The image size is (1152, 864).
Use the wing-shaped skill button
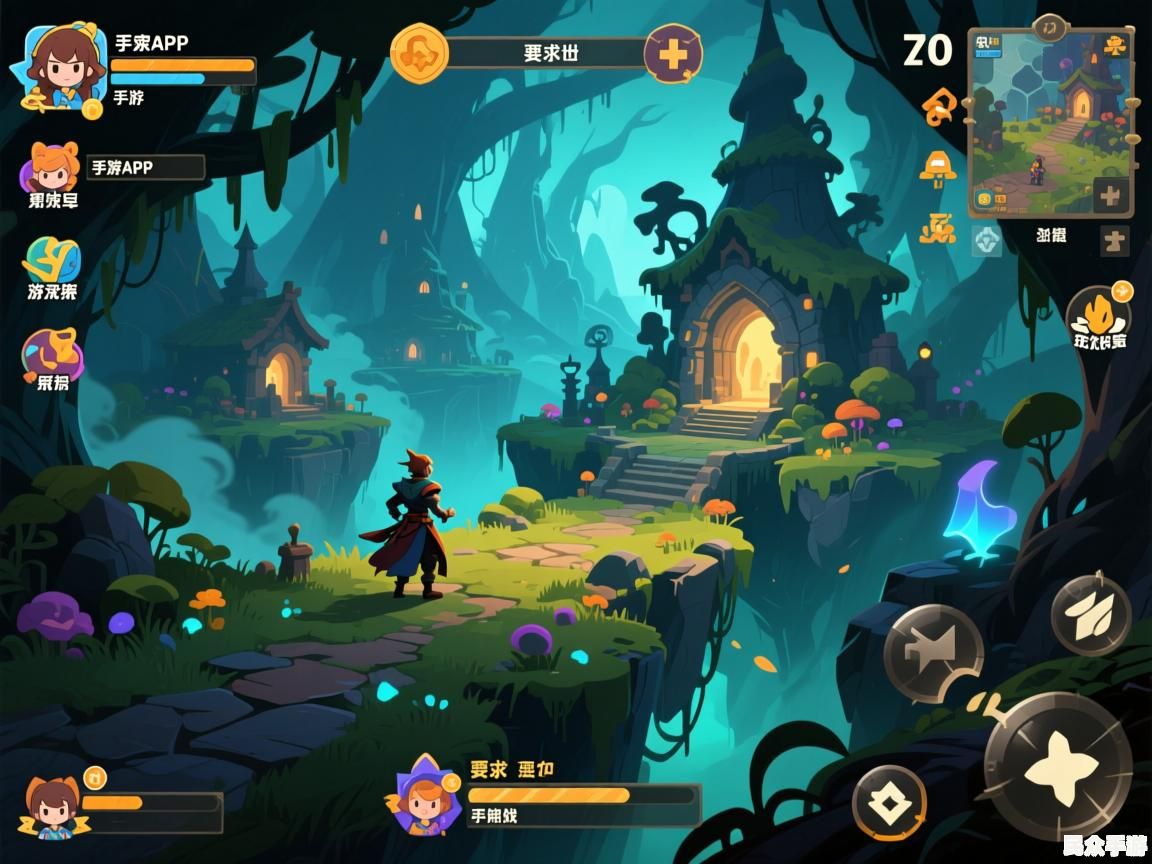click(x=1091, y=615)
